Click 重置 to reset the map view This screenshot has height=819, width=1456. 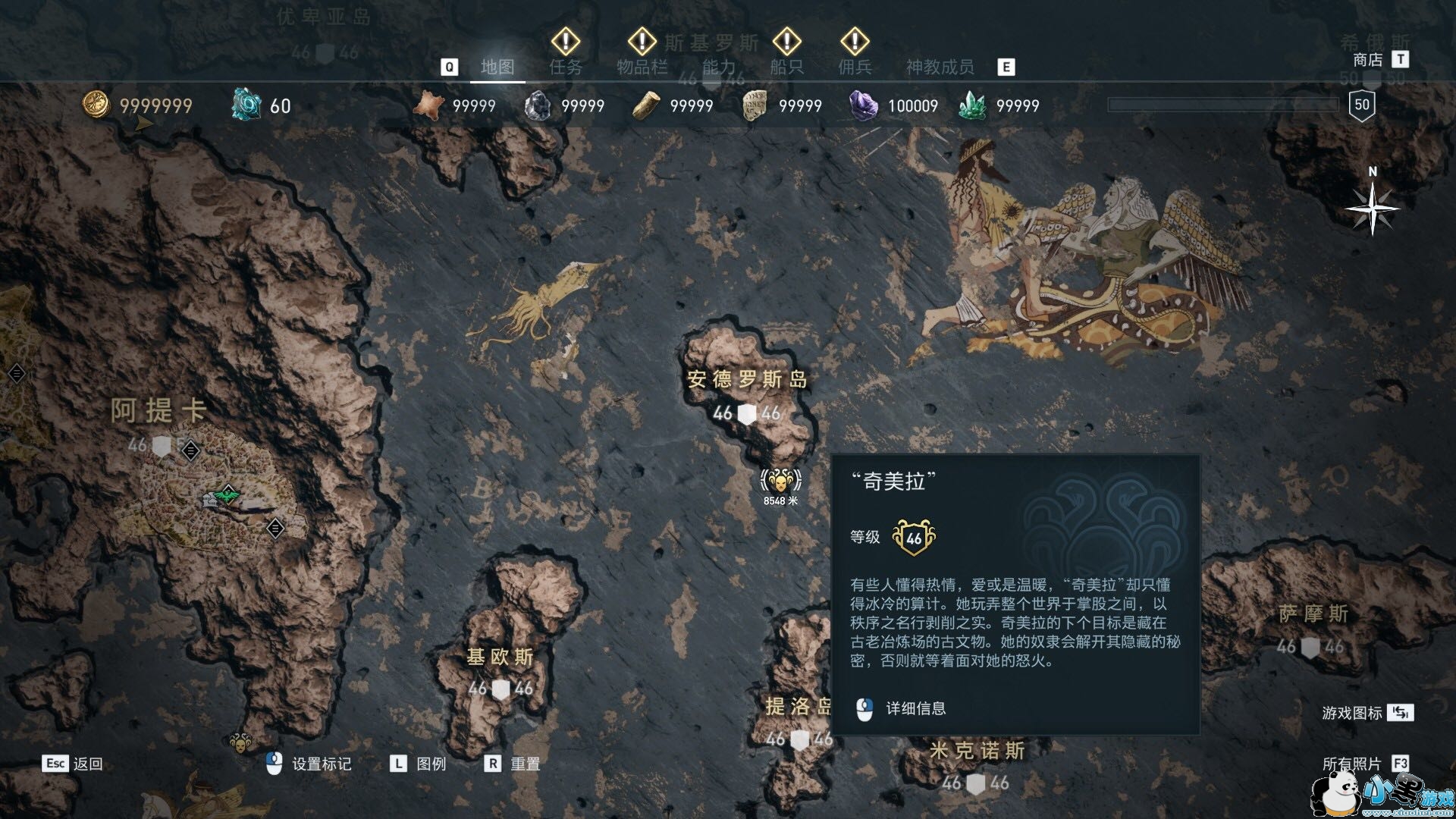[x=525, y=764]
